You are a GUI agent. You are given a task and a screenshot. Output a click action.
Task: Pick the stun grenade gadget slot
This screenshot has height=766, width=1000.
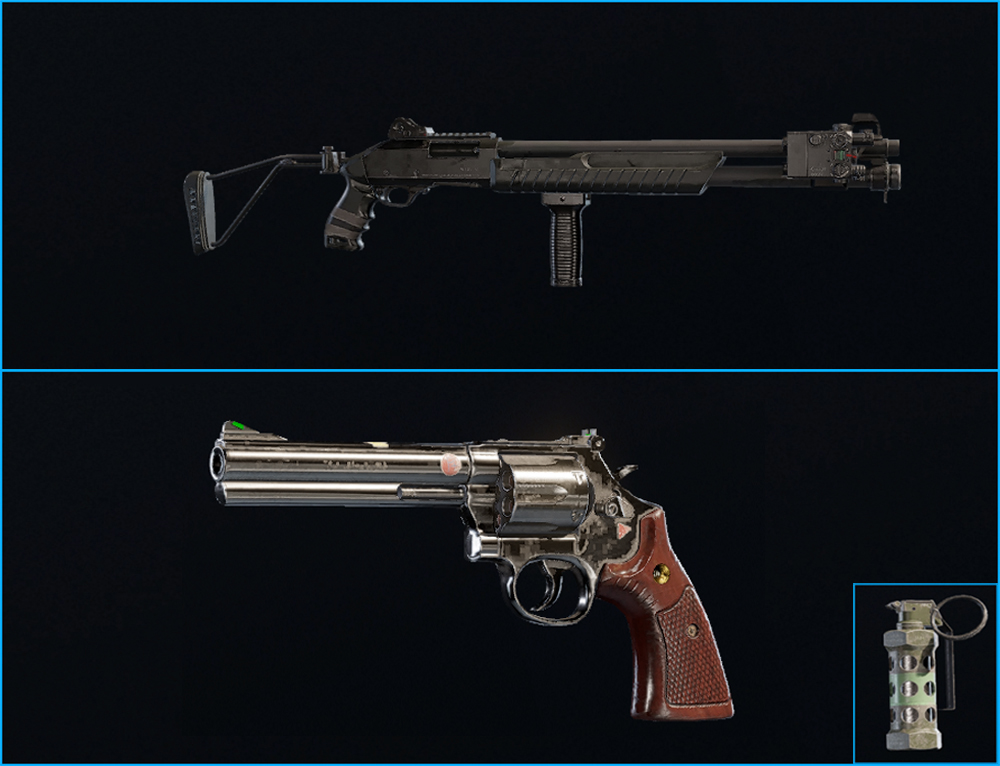(924, 673)
